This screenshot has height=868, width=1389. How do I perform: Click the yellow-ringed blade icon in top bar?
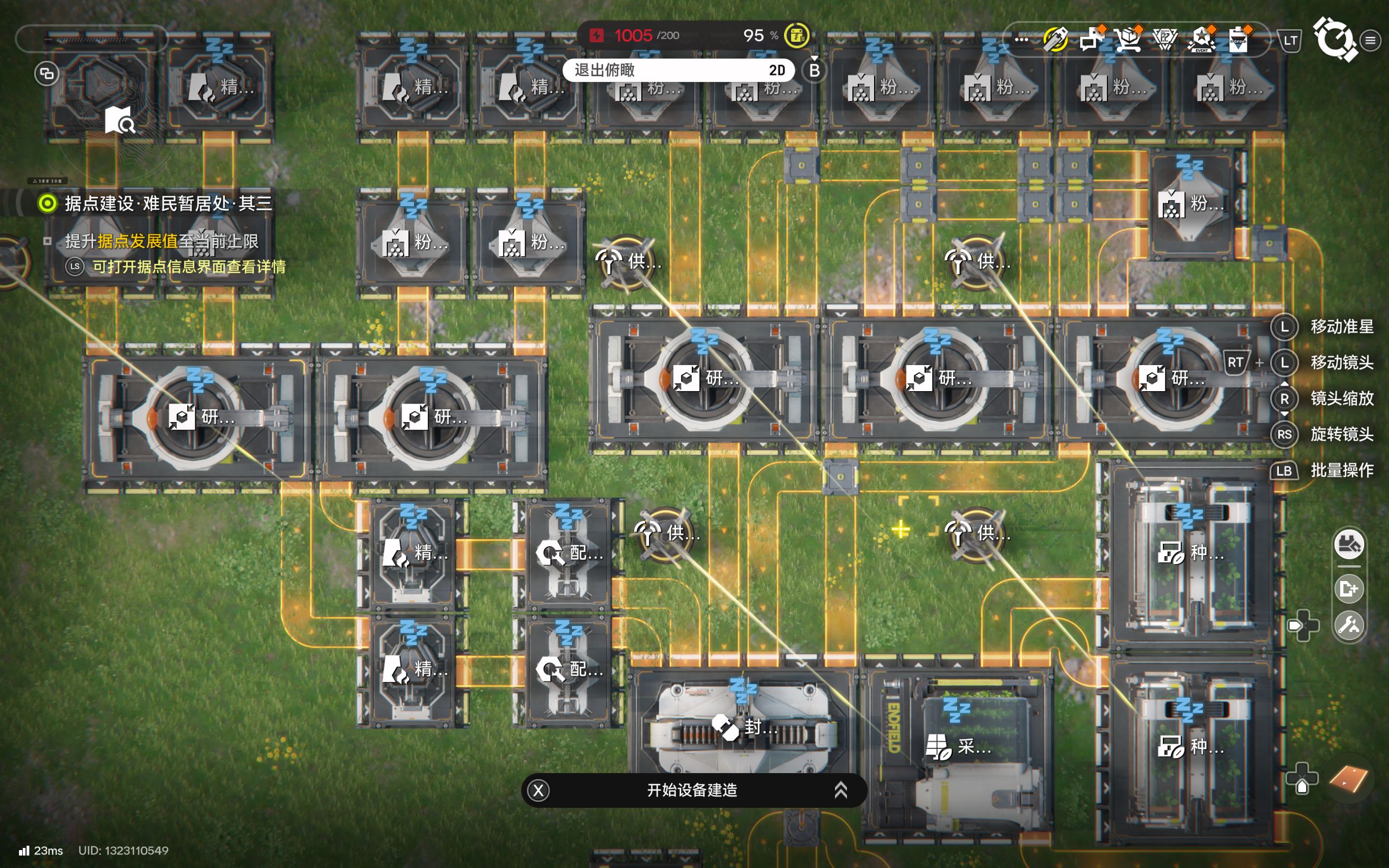click(x=1055, y=40)
